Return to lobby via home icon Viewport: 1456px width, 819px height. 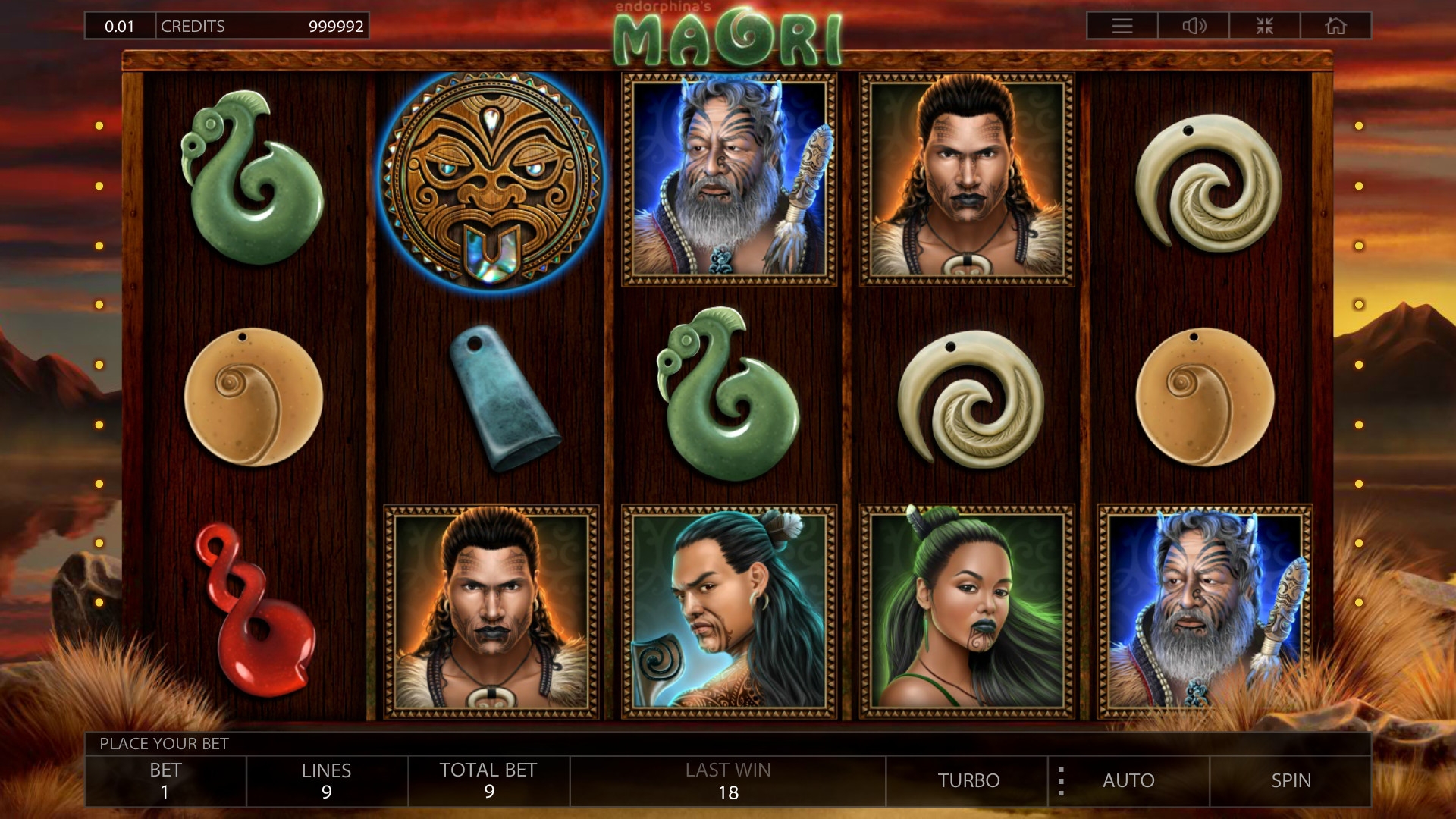click(1335, 26)
